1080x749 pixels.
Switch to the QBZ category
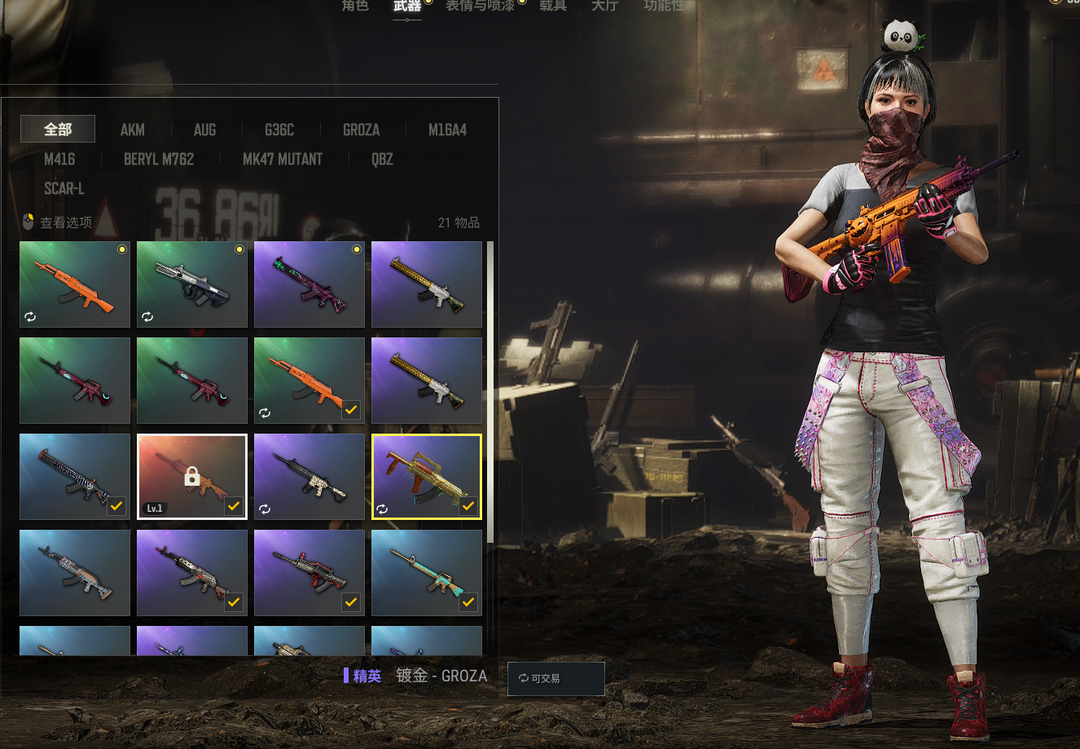point(382,159)
